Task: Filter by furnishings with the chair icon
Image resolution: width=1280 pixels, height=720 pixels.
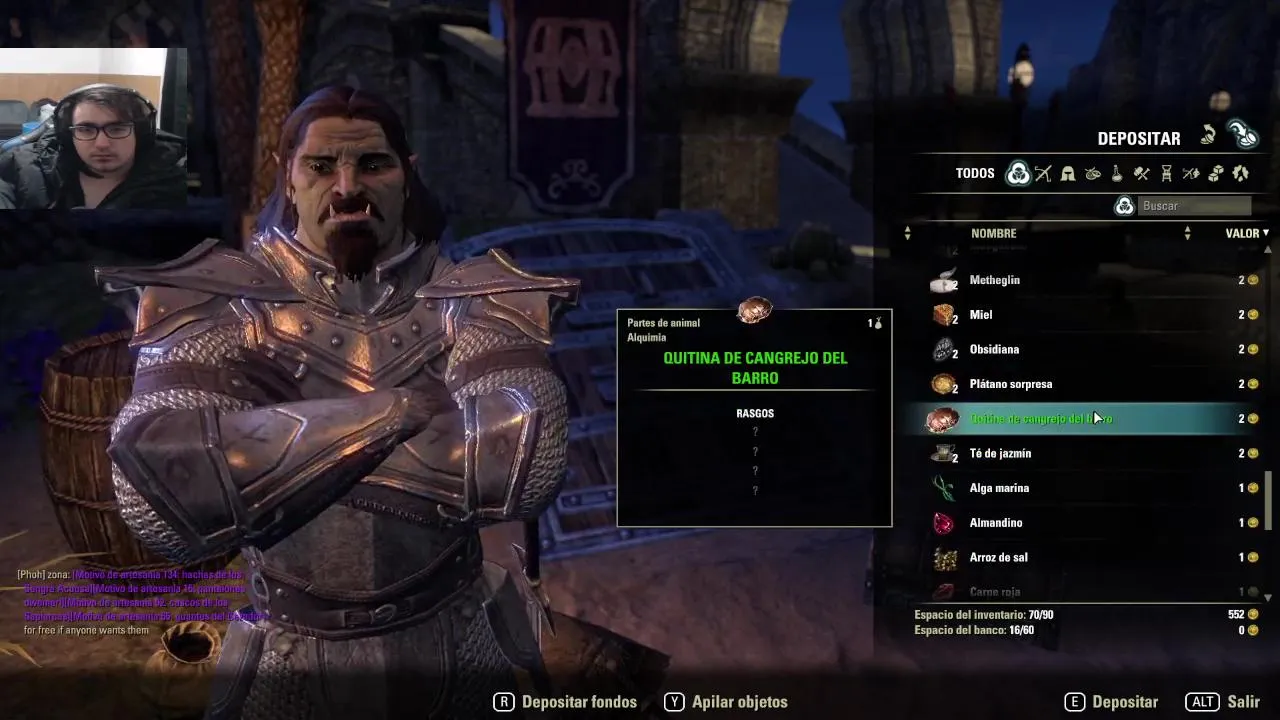Action: coord(1166,173)
